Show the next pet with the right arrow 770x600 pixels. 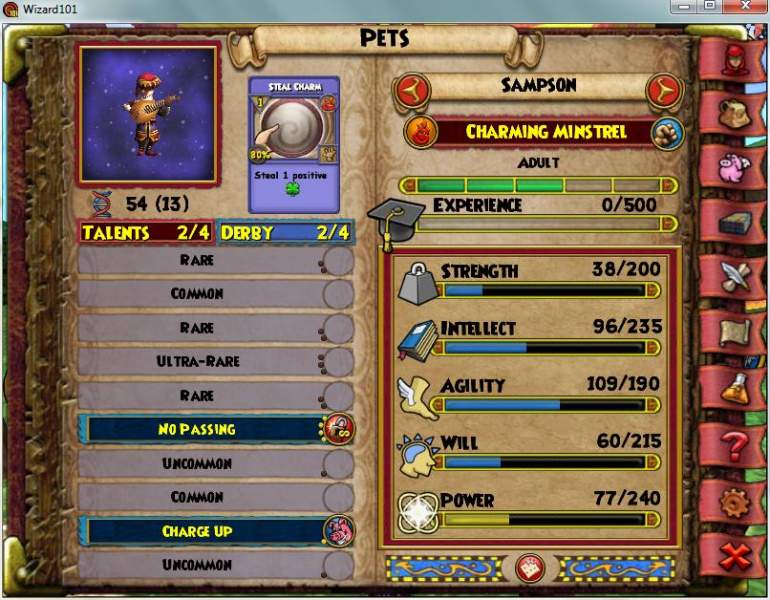[x=662, y=92]
